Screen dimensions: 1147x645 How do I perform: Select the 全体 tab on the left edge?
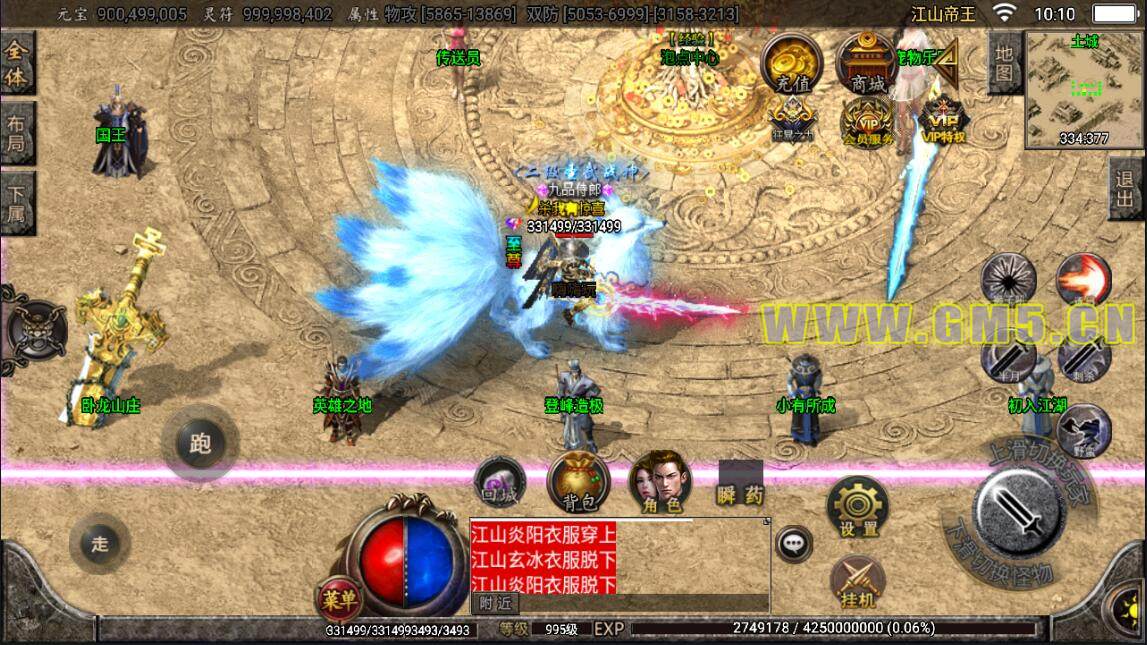(16, 63)
